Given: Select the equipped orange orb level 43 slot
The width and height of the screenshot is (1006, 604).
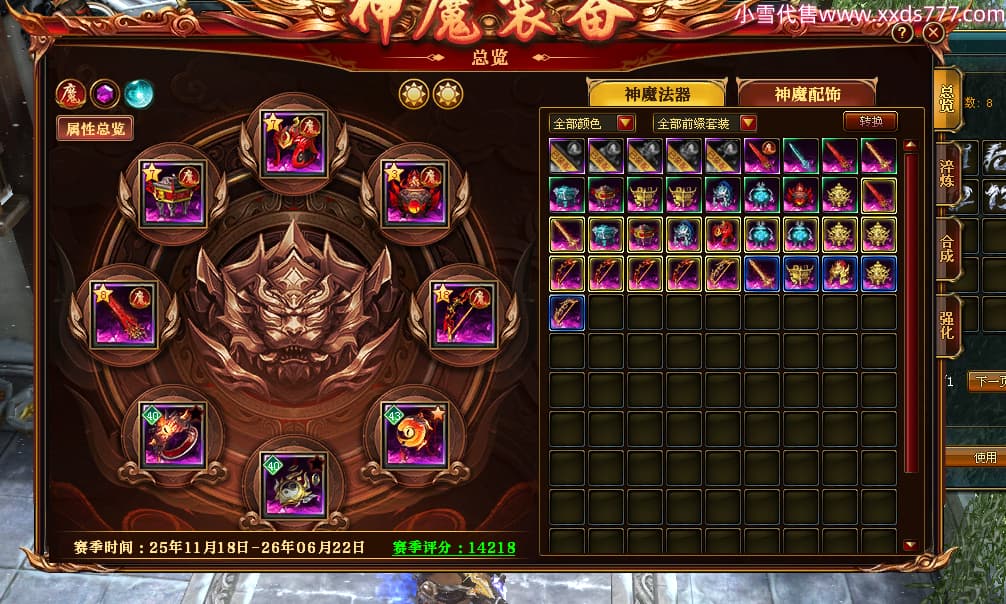Looking at the screenshot, I should 412,434.
